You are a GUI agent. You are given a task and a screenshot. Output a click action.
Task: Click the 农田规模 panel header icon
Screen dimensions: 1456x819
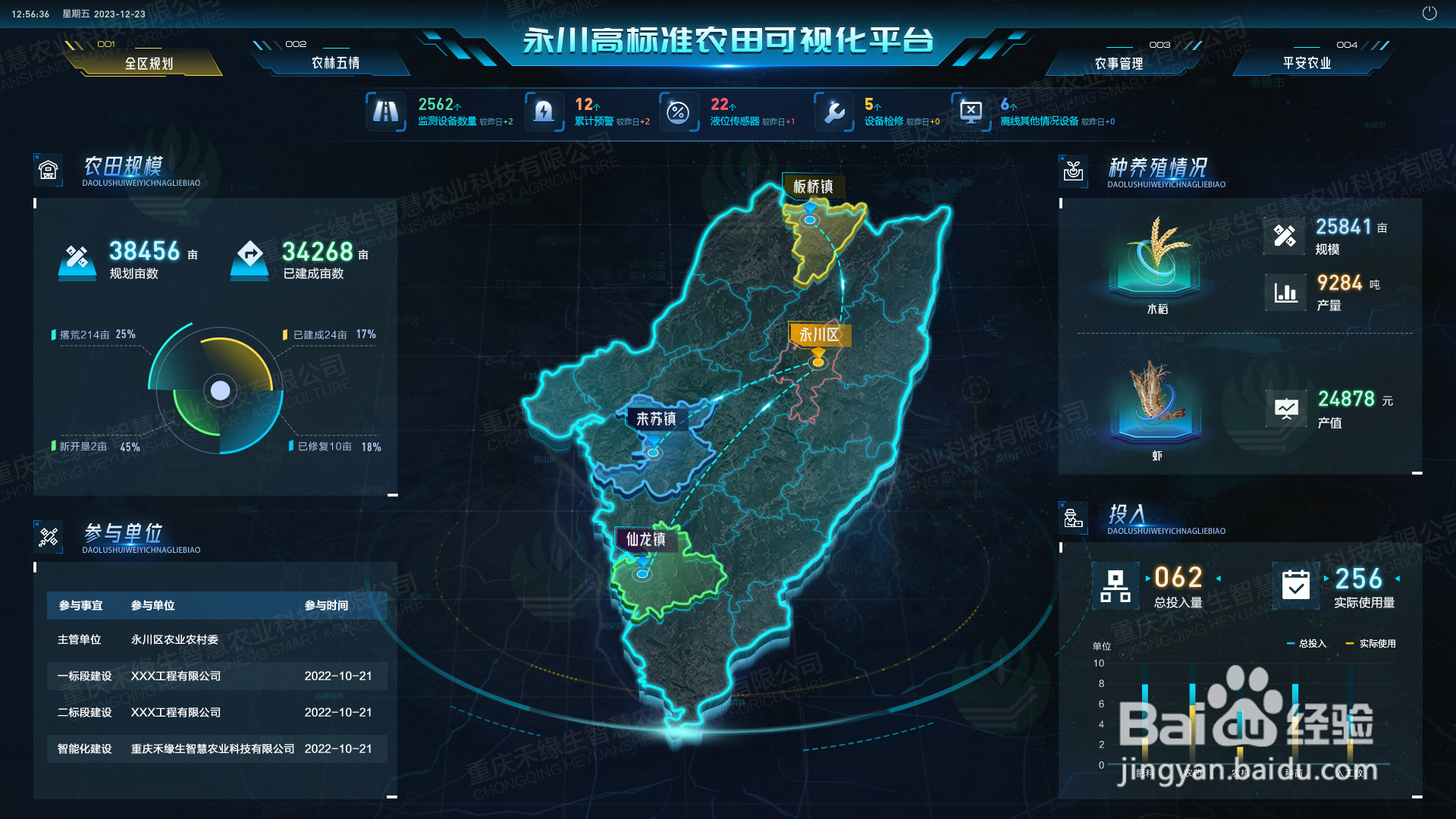point(49,170)
